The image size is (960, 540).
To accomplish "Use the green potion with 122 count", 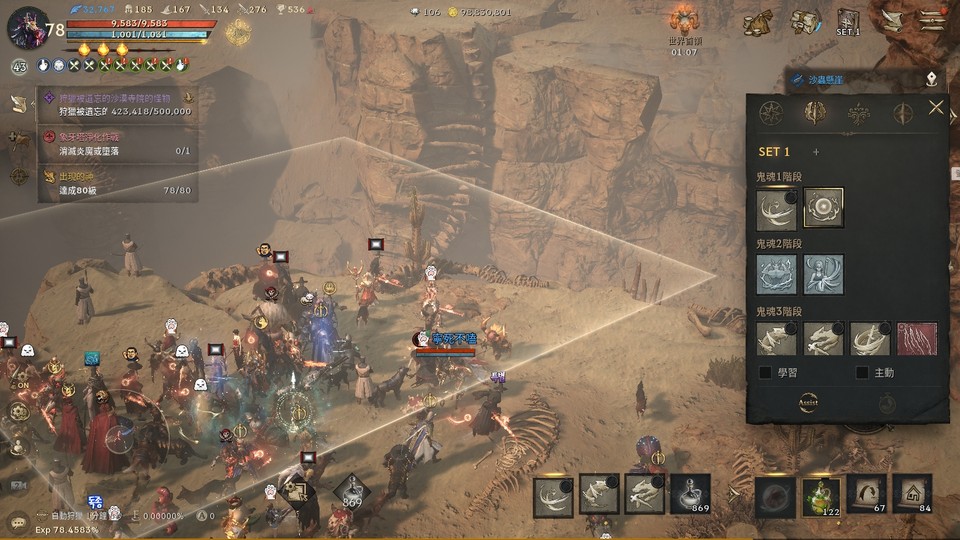I will [821, 496].
